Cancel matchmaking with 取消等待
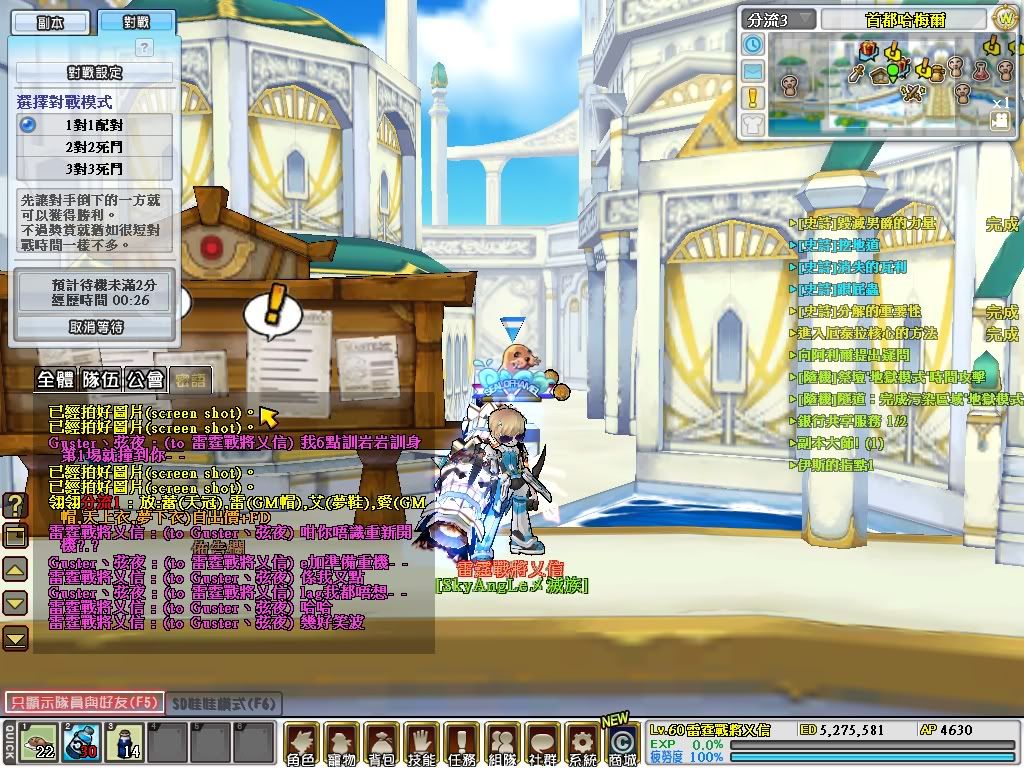 pyautogui.click(x=95, y=327)
